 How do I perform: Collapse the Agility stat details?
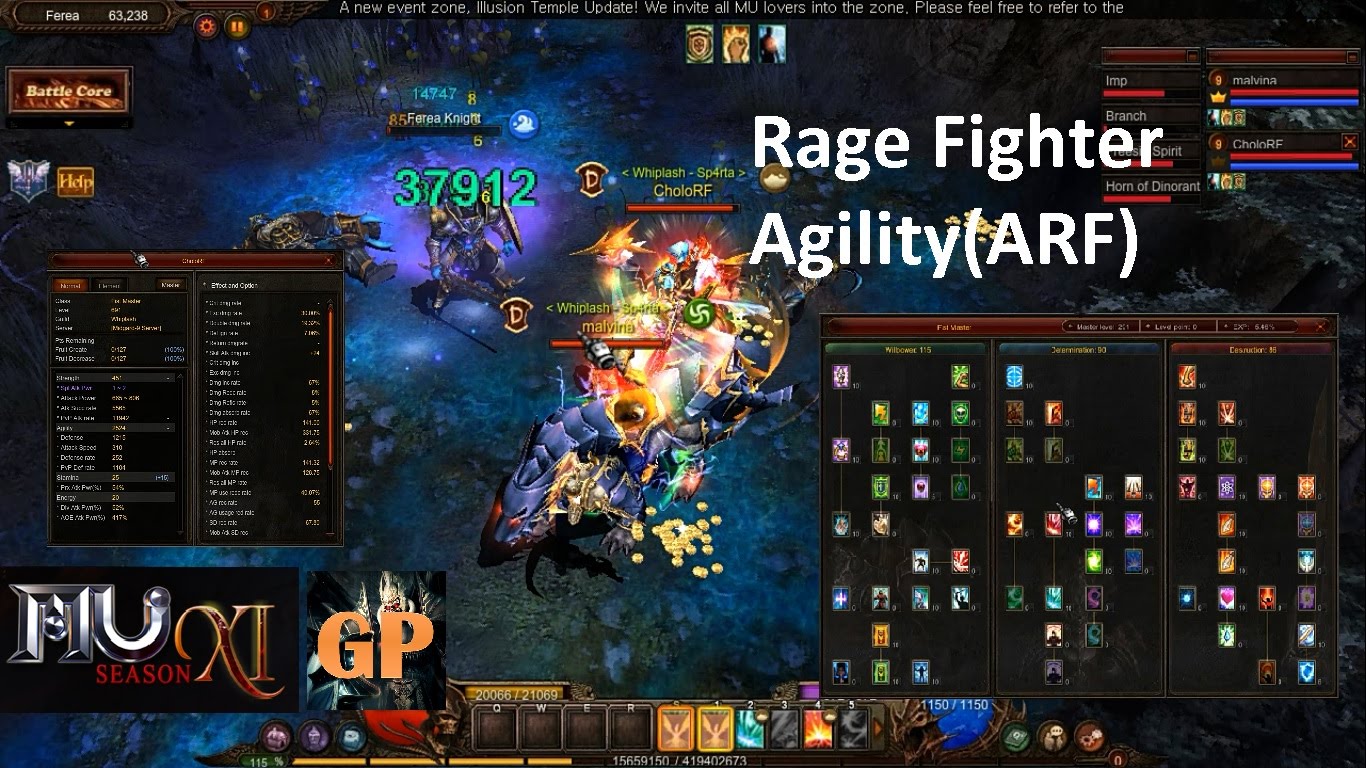click(167, 428)
